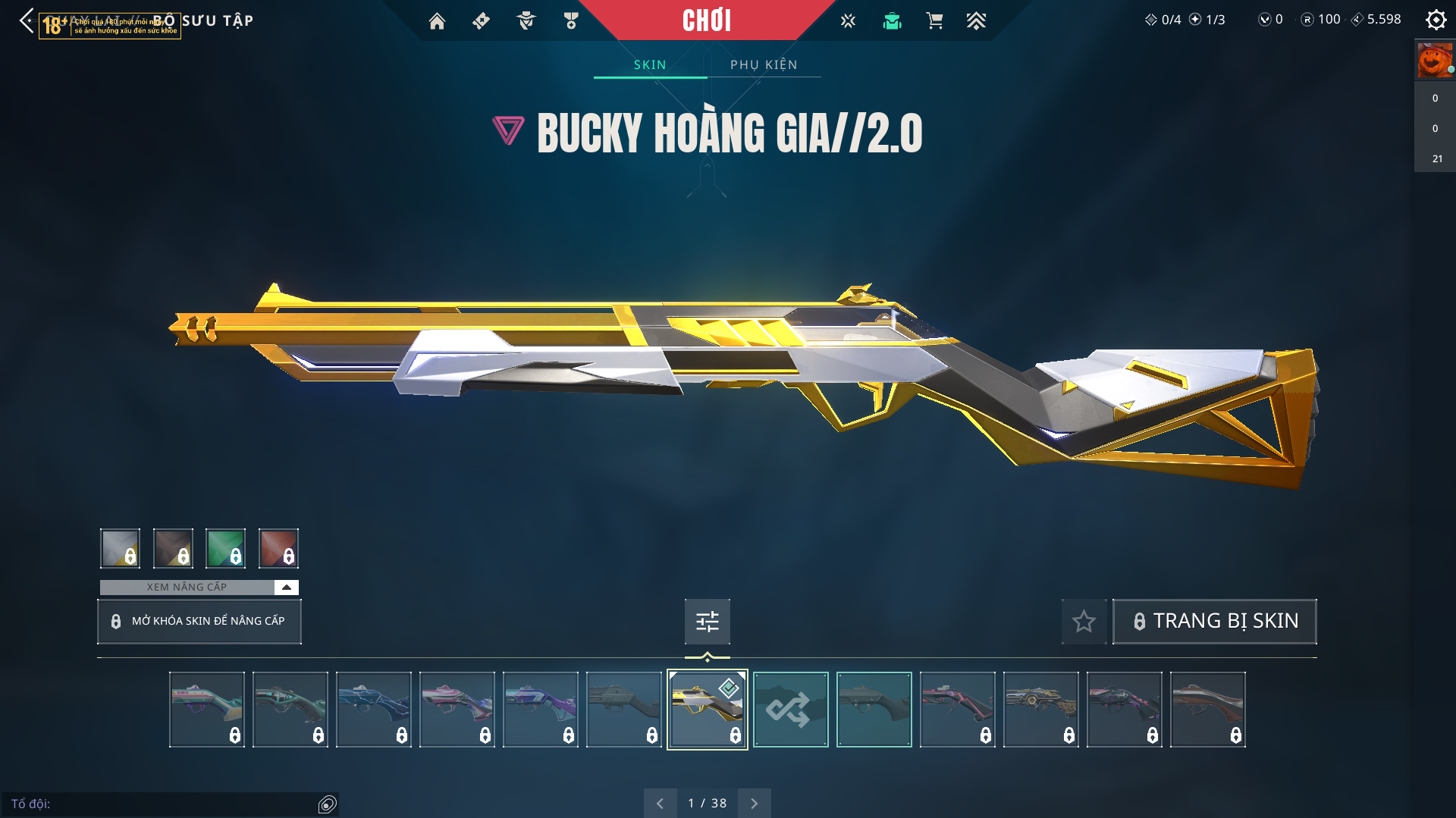The width and height of the screenshot is (1456, 818).
Task: Choose the red locked color variant
Action: click(278, 548)
